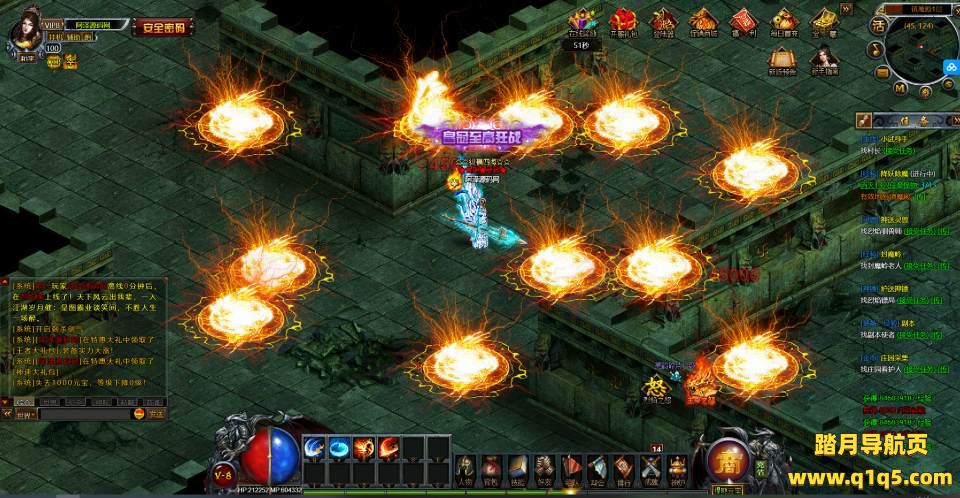Send the chat message
This screenshot has height=498, width=960.
click(x=156, y=413)
